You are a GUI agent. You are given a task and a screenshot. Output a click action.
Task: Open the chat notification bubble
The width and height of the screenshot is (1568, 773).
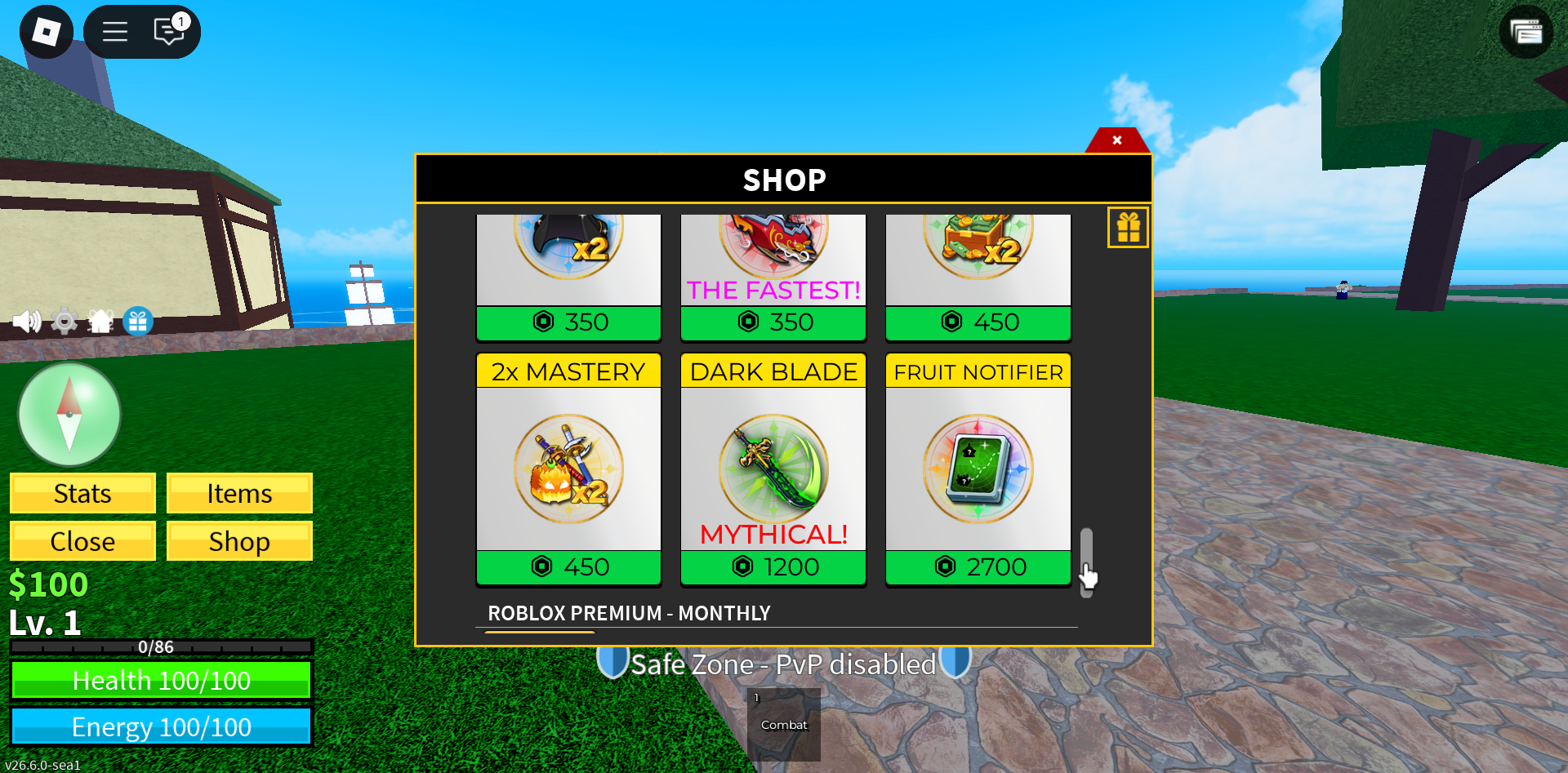tap(167, 31)
